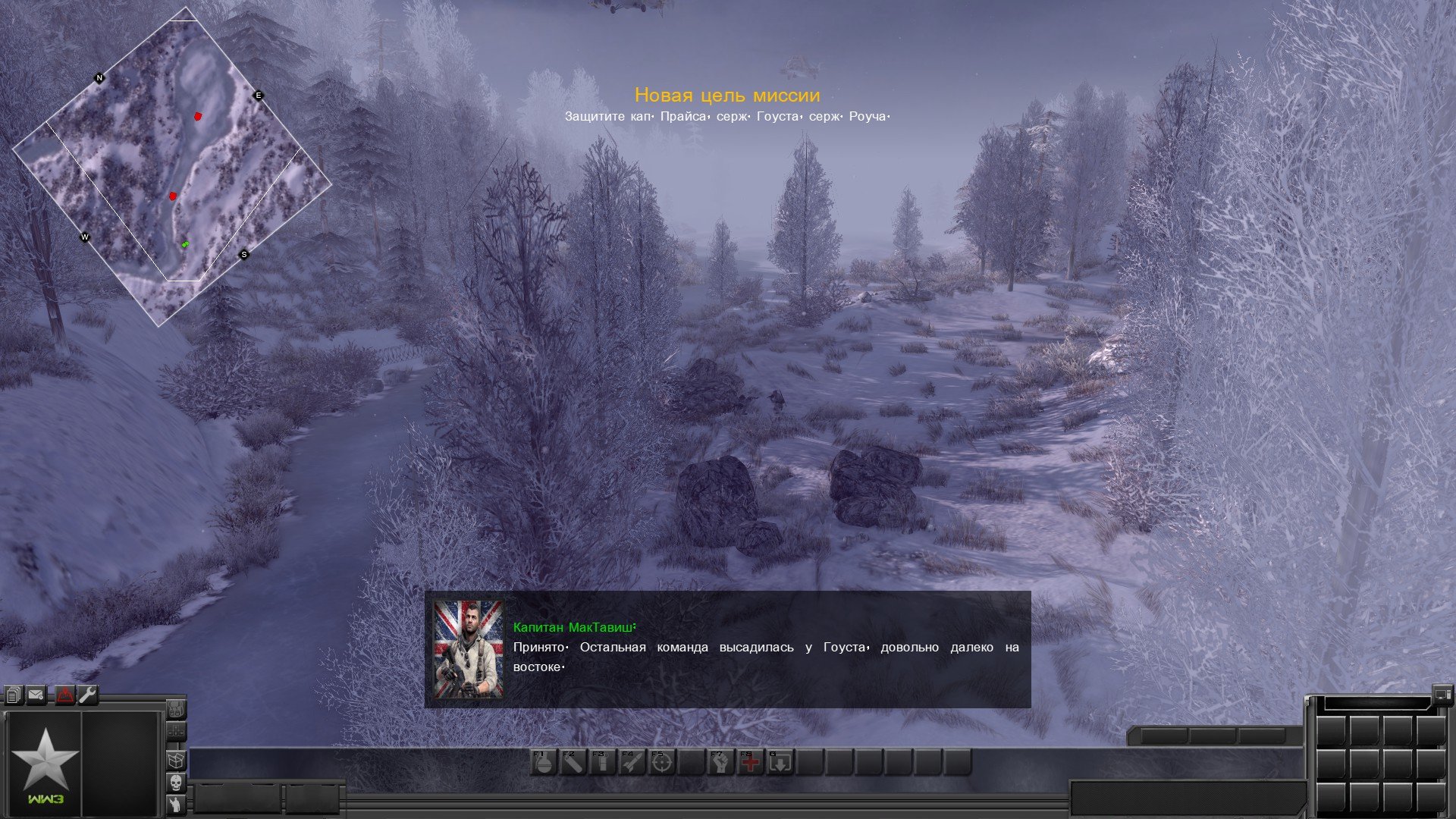
Task: Activate the F1 grenade action
Action: click(543, 763)
